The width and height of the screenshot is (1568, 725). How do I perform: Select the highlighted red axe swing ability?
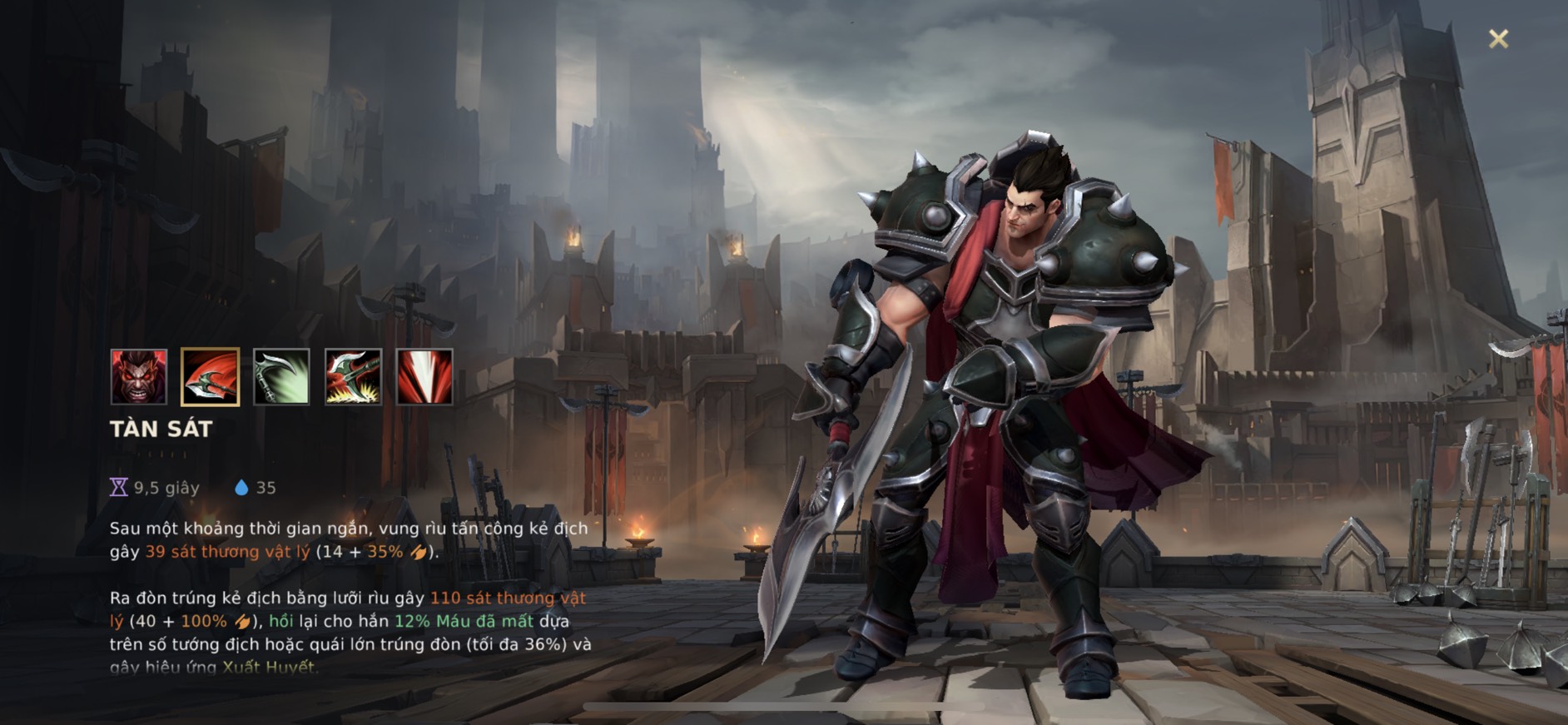[x=211, y=377]
